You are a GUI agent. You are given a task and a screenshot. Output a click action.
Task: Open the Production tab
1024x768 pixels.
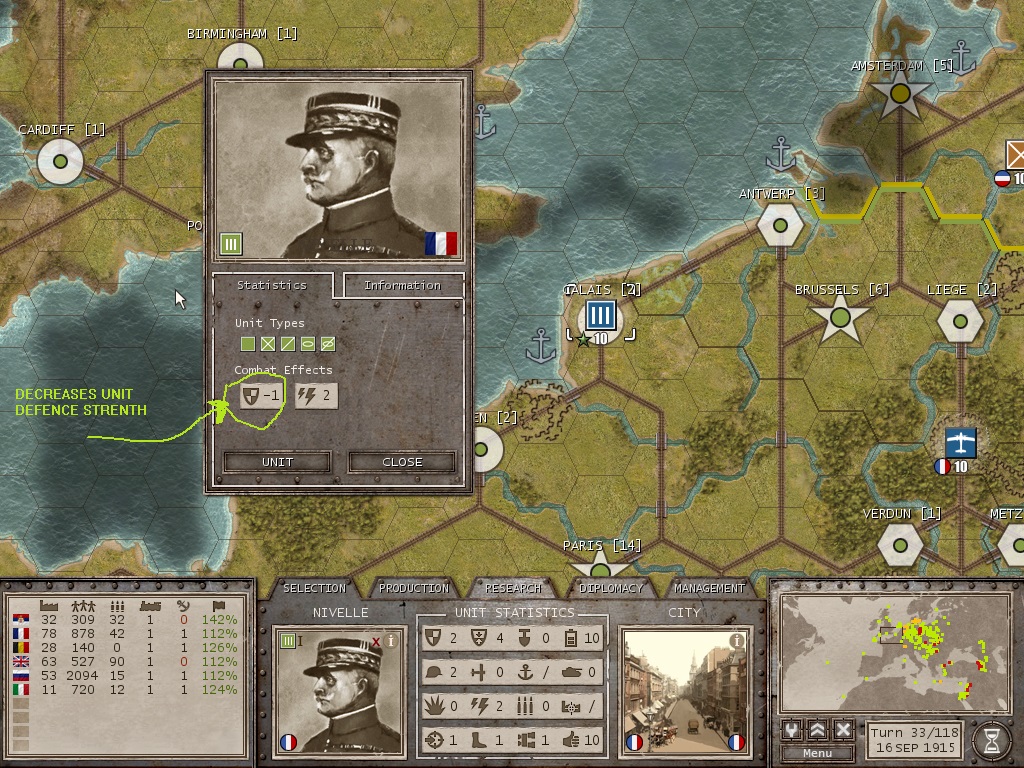(414, 588)
